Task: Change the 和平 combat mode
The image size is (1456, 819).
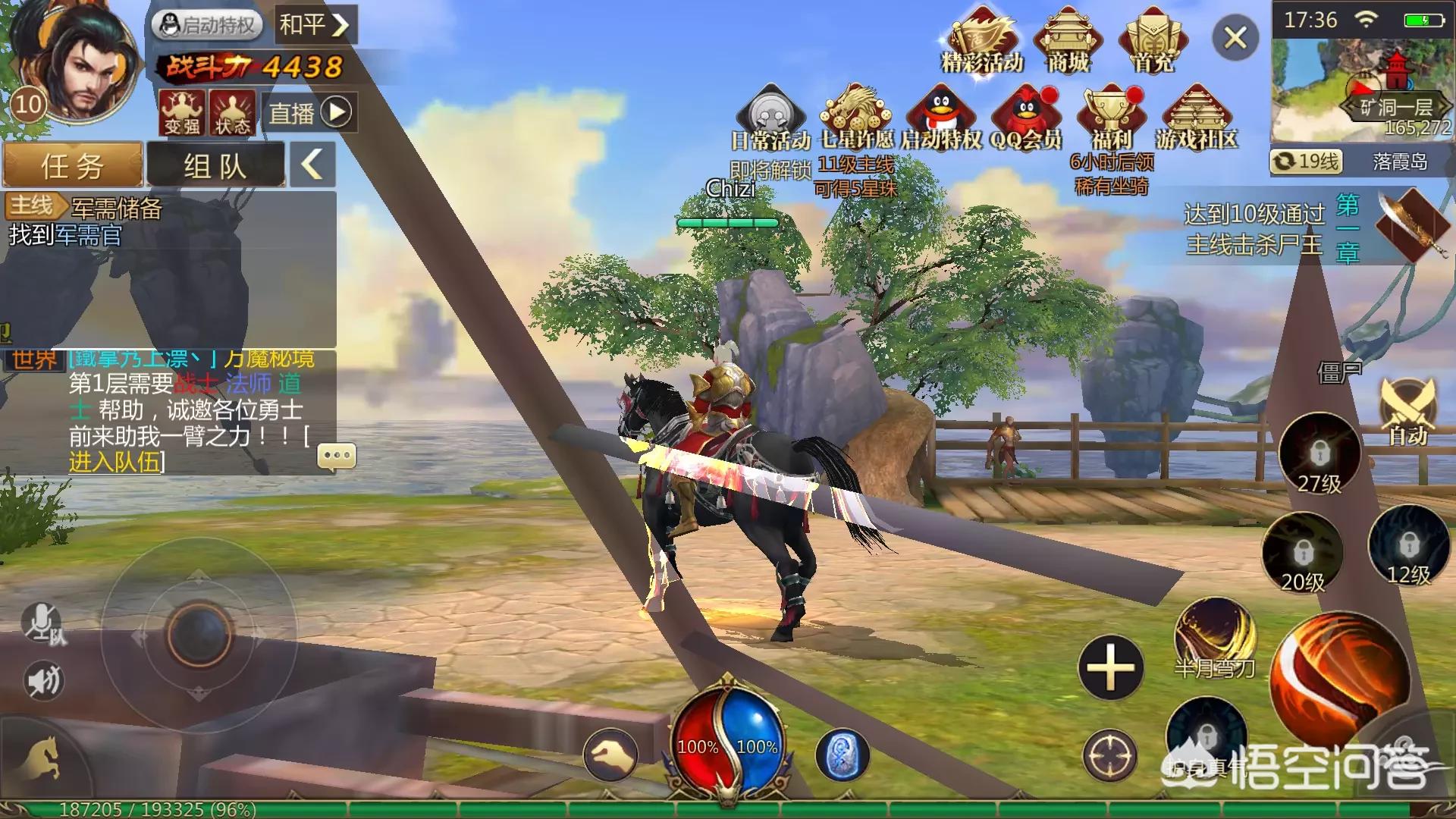Action: (314, 25)
